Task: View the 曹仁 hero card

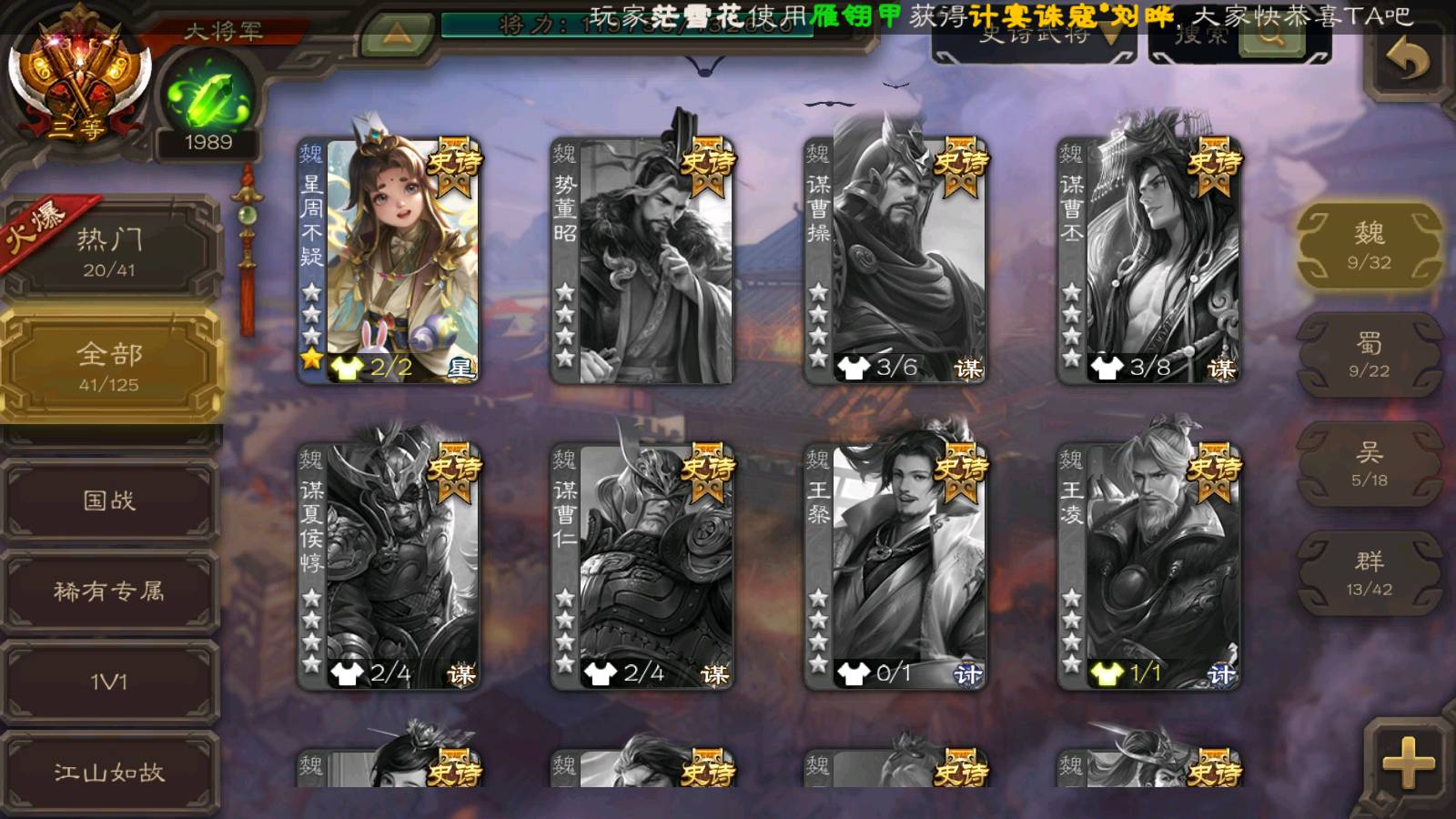Action: [x=642, y=566]
